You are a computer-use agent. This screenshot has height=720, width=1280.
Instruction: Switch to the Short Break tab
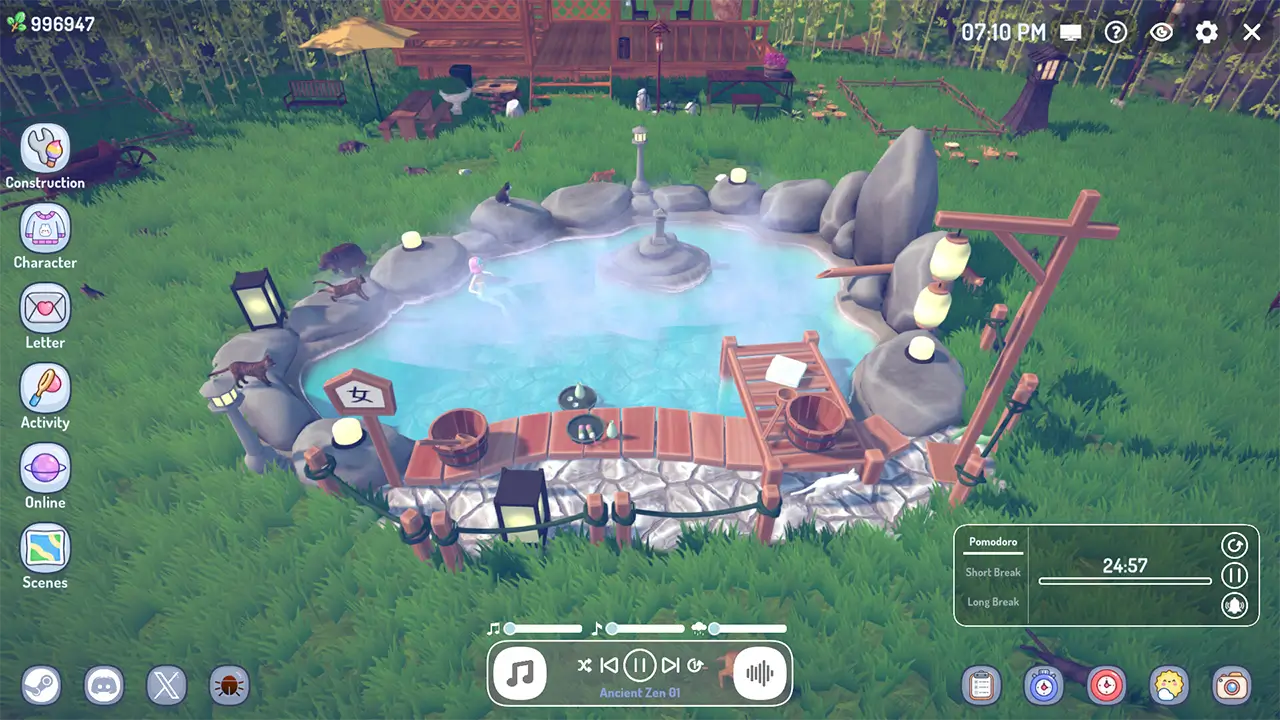coord(992,572)
